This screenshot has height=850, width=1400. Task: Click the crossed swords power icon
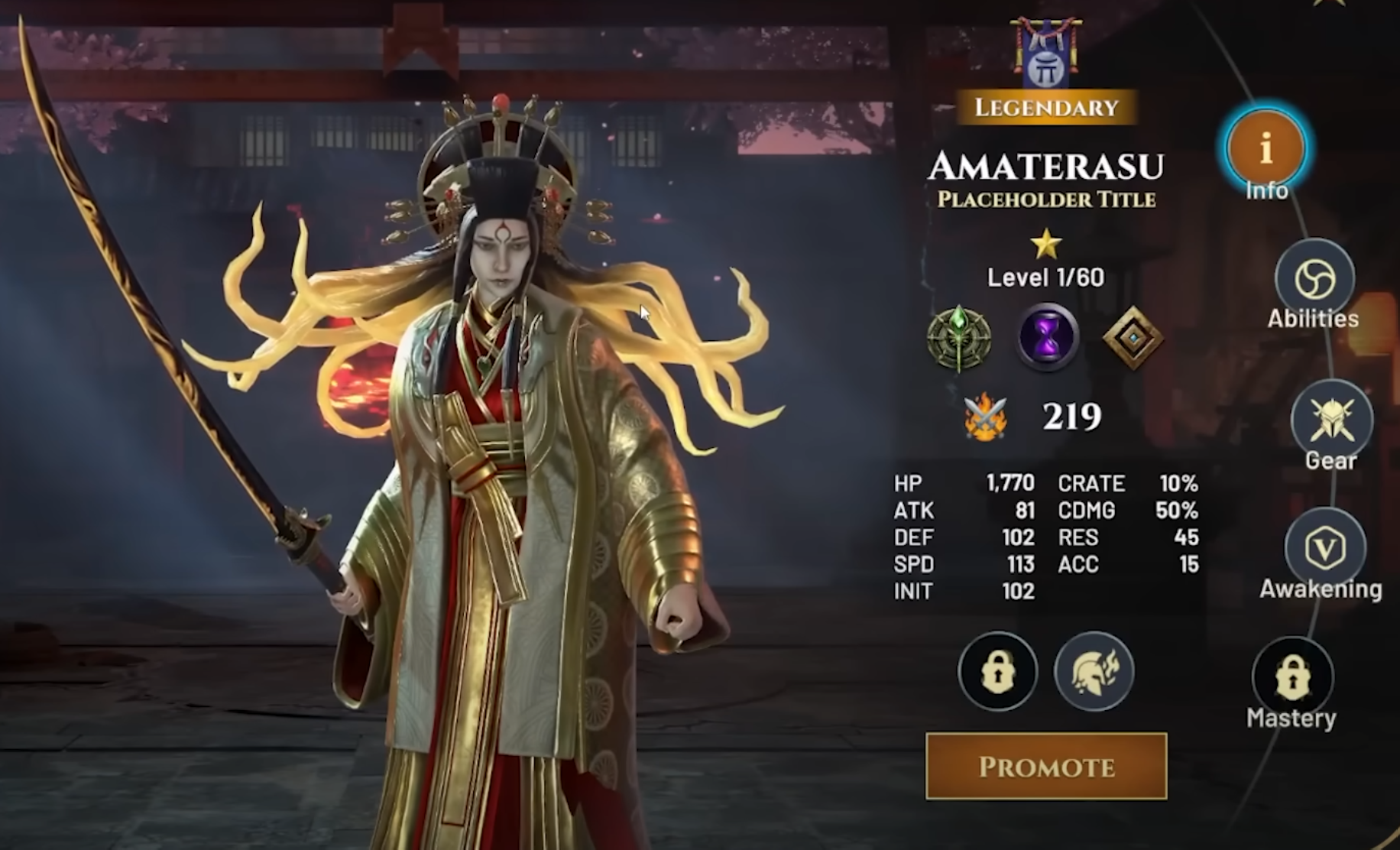pos(986,417)
